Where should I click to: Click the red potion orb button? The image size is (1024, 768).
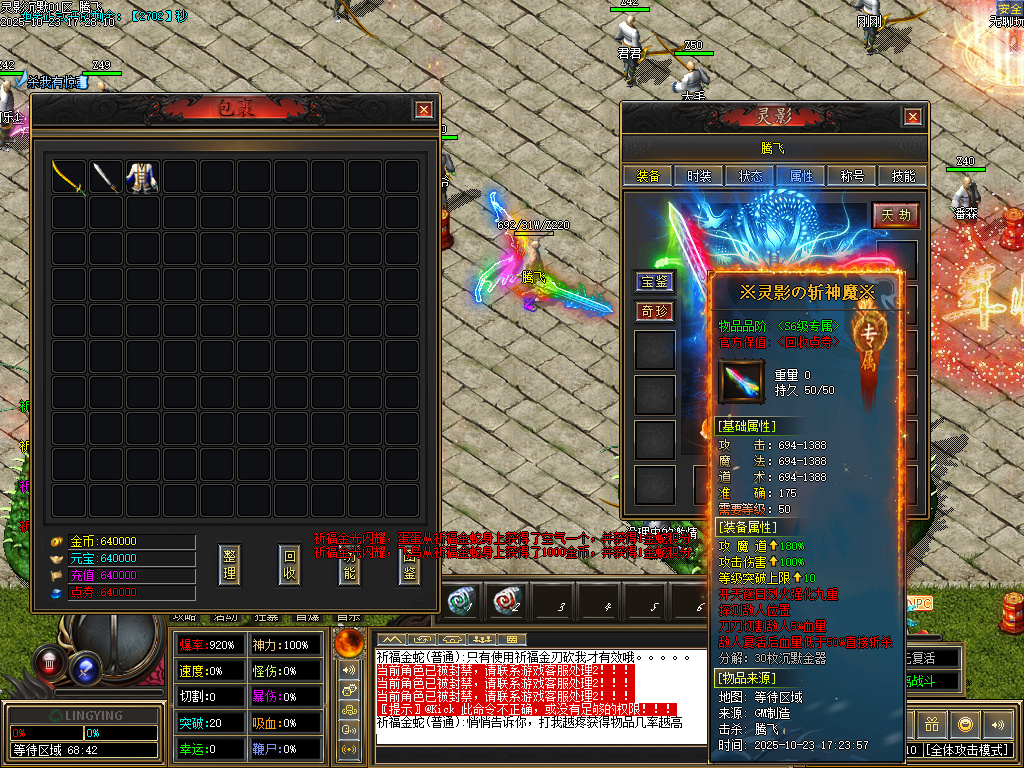(50, 661)
